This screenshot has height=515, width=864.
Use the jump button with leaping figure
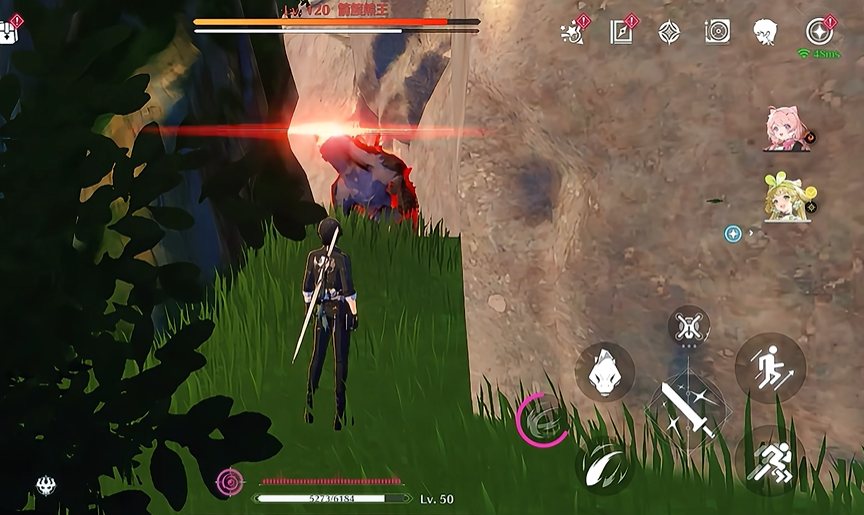click(x=770, y=368)
